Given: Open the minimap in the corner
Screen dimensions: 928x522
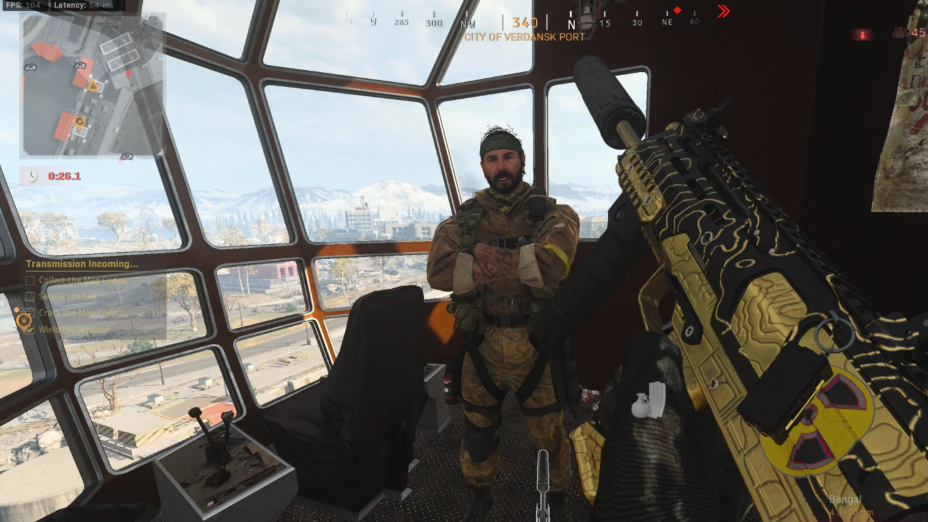Looking at the screenshot, I should point(91,84).
